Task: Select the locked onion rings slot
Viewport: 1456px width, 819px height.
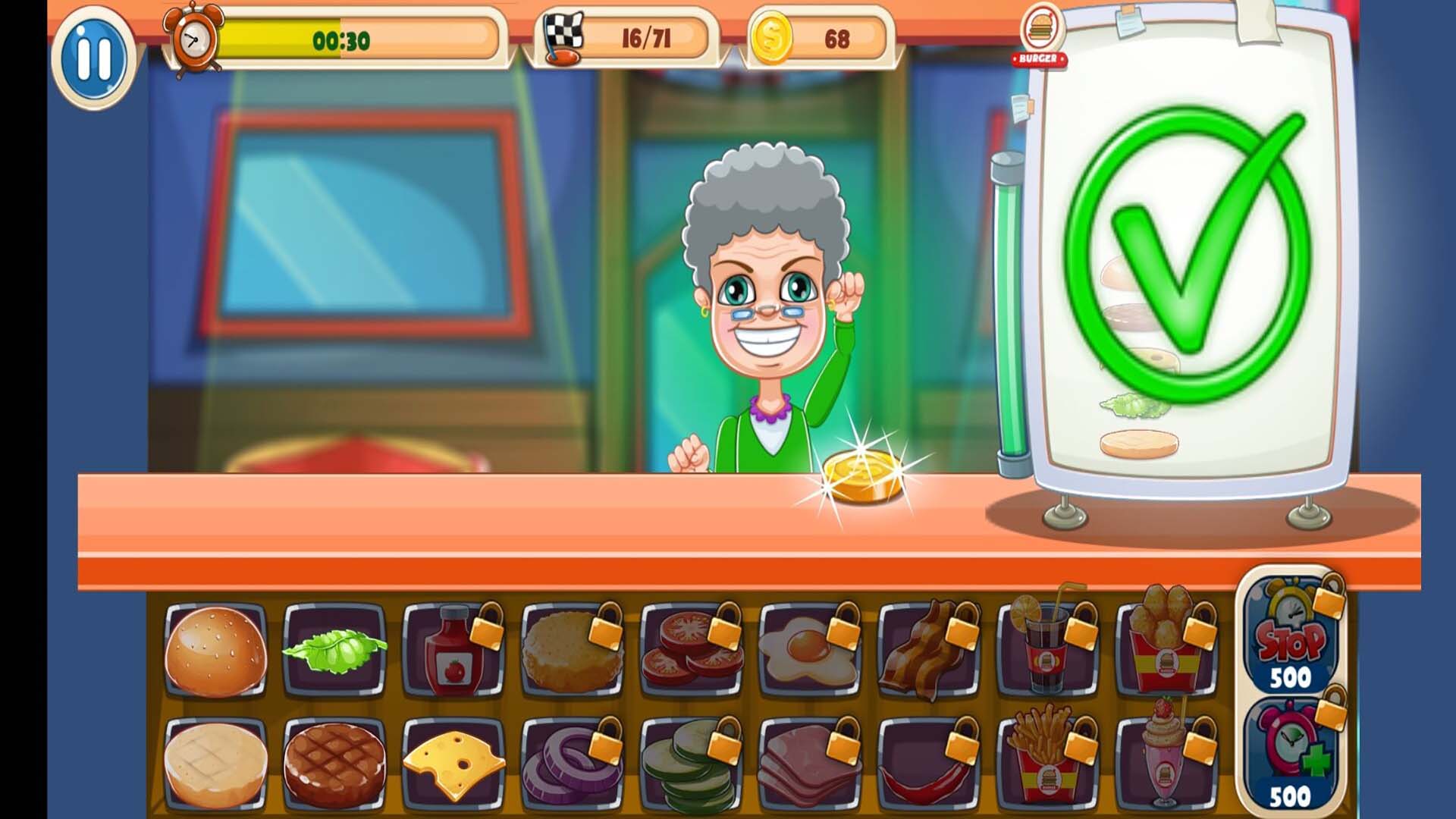Action: click(x=573, y=764)
